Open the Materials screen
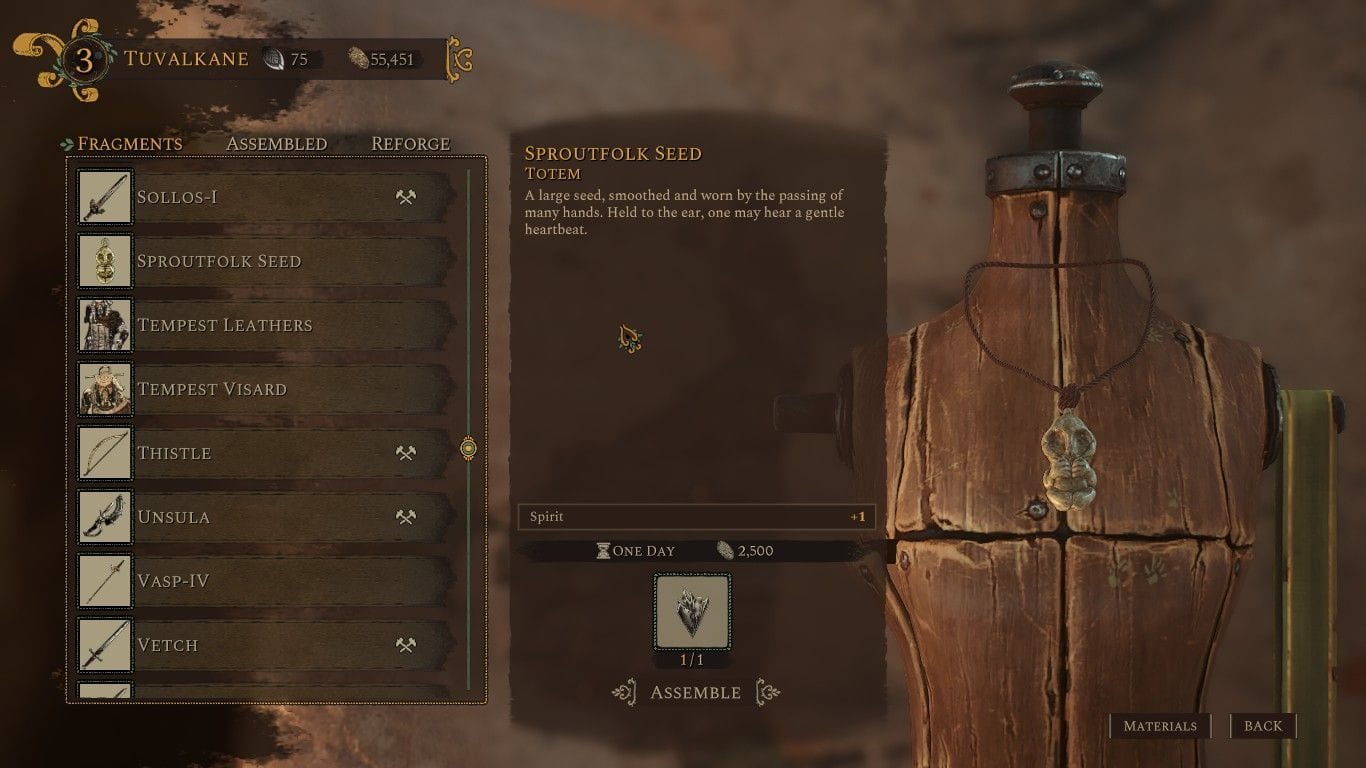1366x768 pixels. (1160, 726)
